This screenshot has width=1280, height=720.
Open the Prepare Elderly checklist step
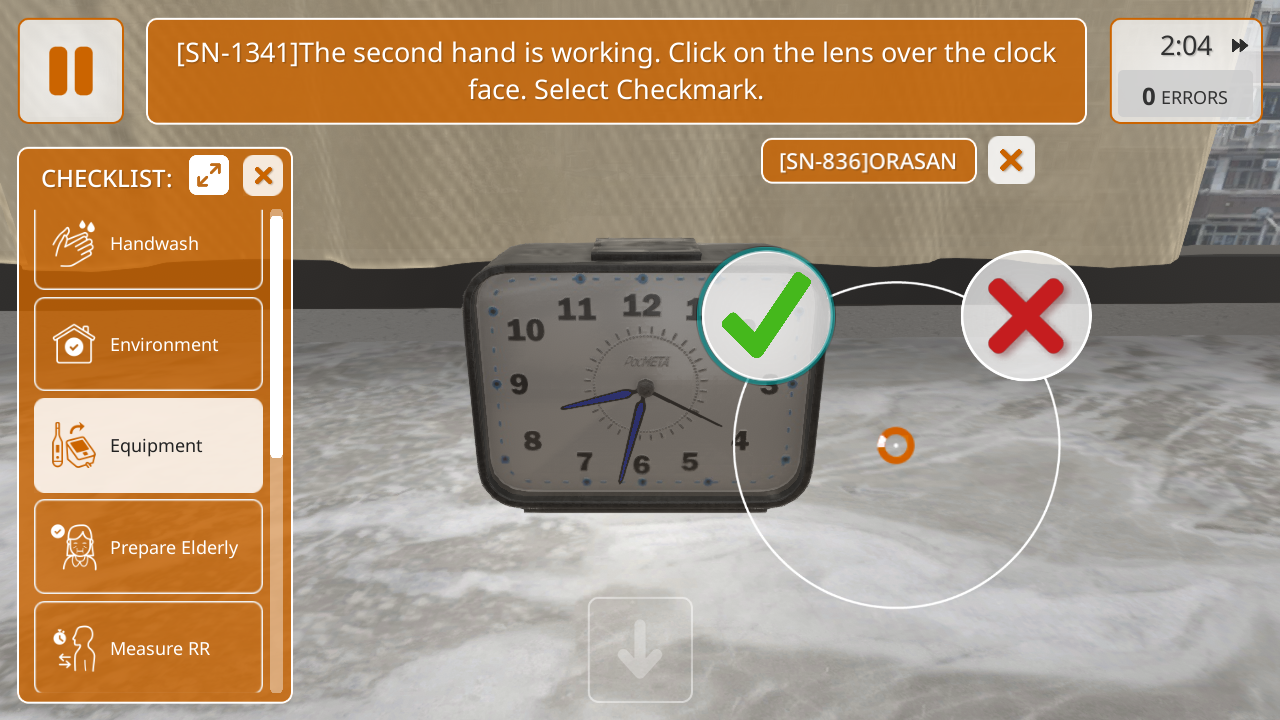148,547
